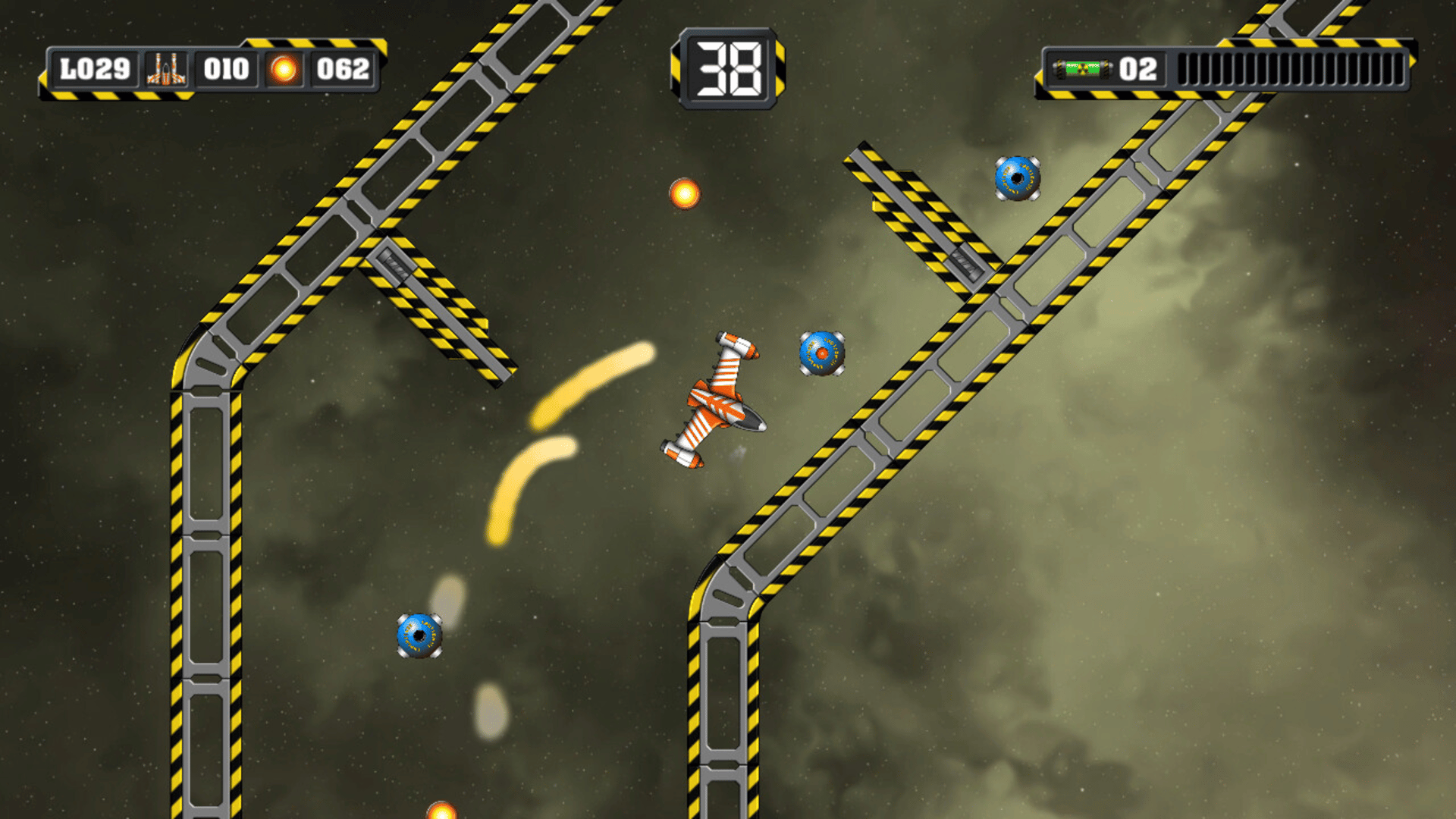Click the nuke bomb canister icon
Image resolution: width=1456 pixels, height=819 pixels.
coord(1082,70)
